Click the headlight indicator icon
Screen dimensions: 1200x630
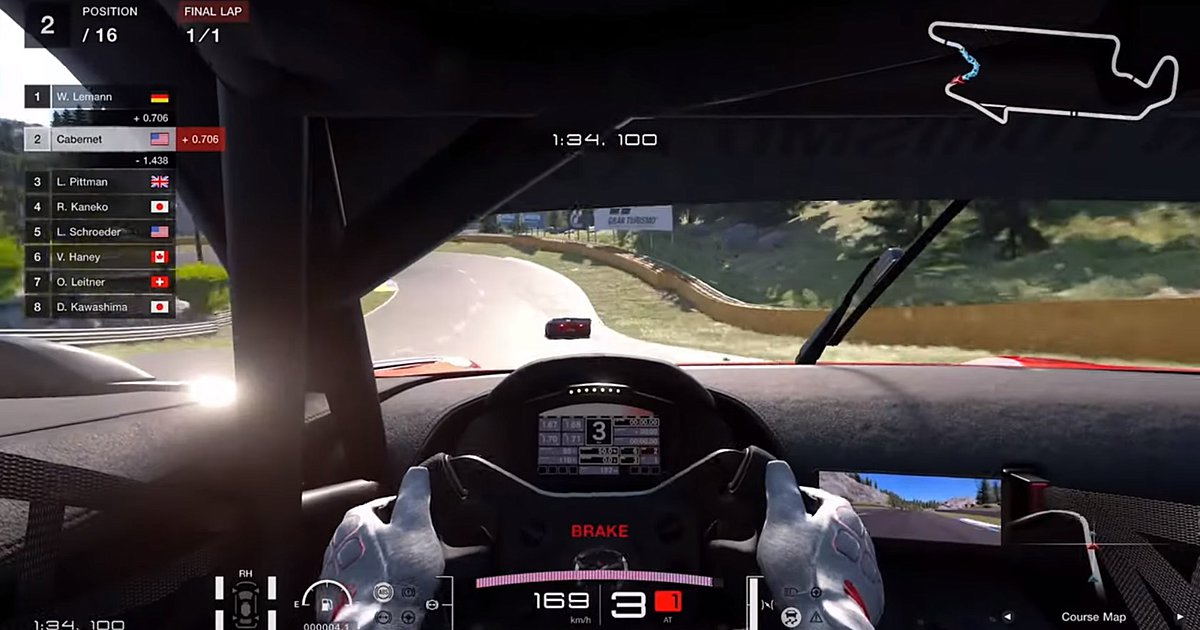pos(791,592)
